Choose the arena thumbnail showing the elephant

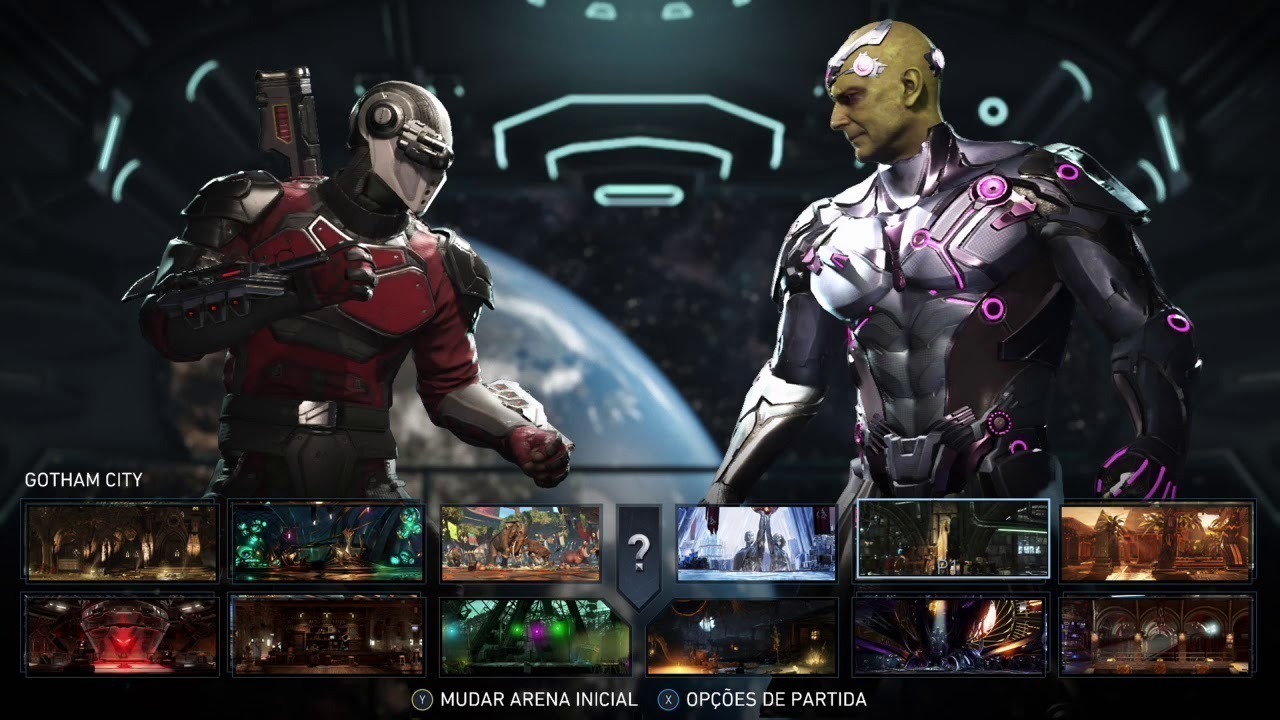click(521, 543)
